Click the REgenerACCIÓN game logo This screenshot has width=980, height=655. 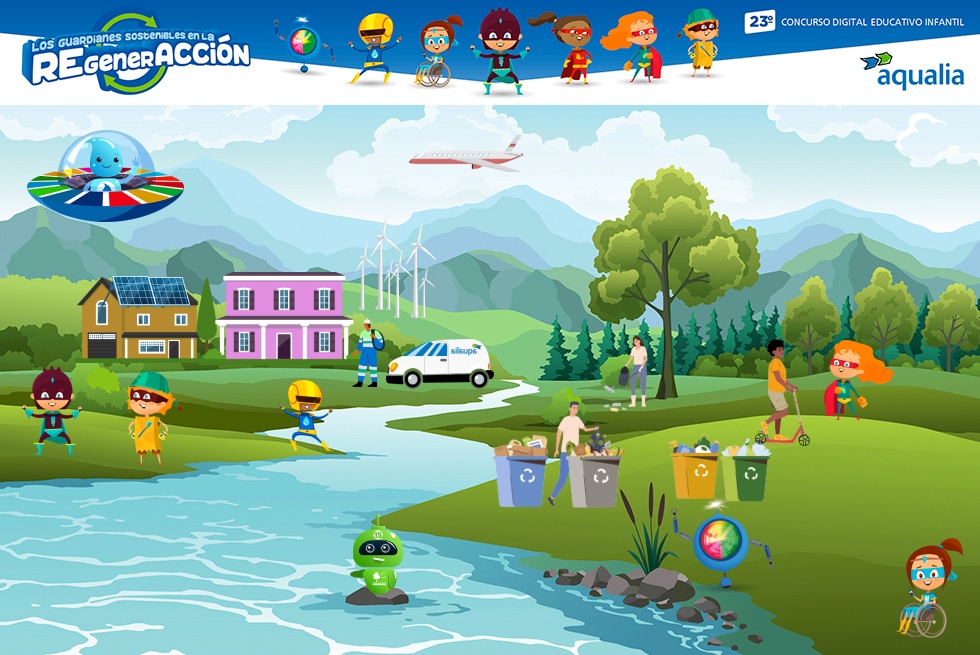point(136,53)
